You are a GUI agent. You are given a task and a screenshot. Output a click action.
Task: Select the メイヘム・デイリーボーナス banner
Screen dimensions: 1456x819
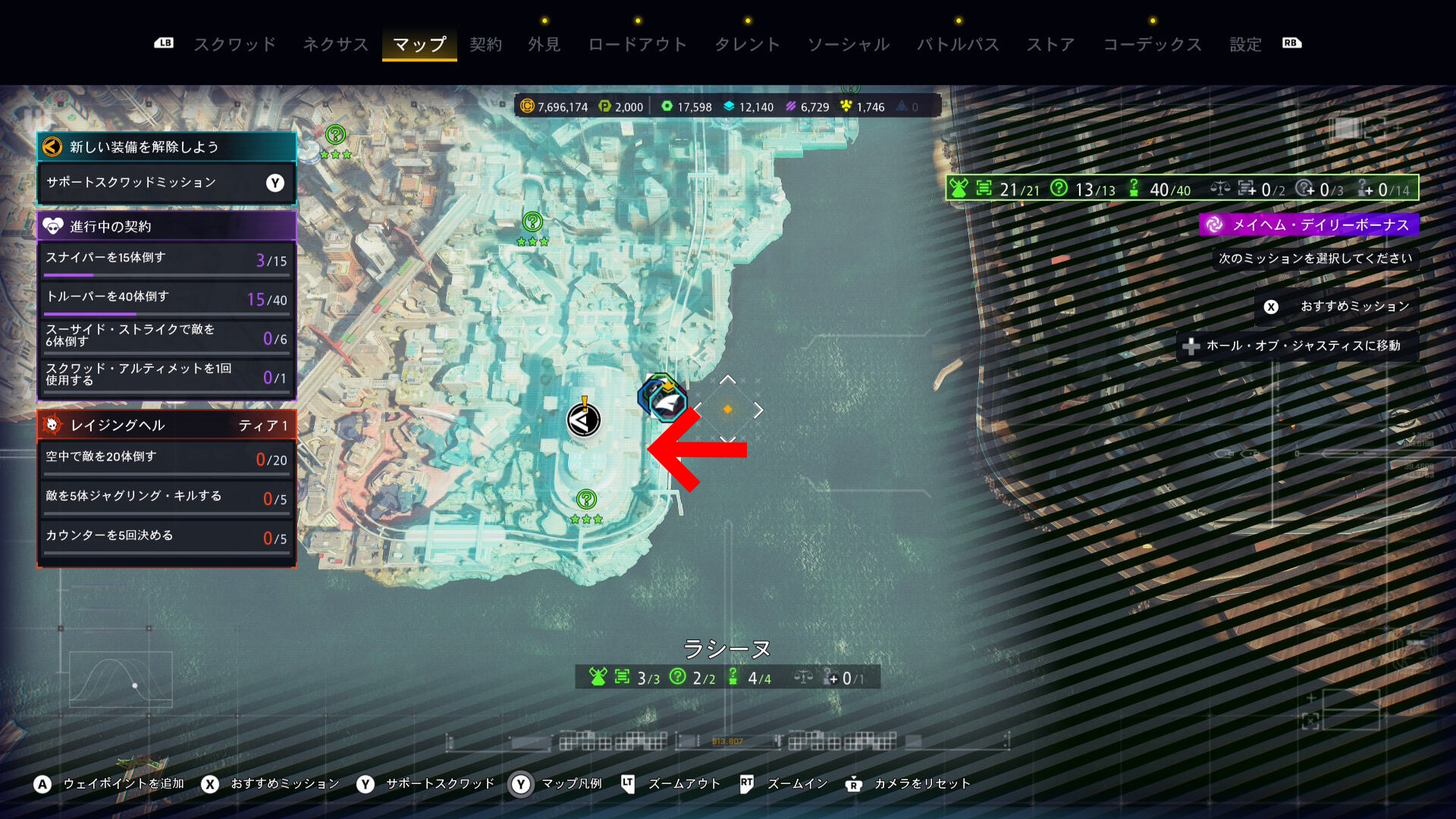point(1310,224)
